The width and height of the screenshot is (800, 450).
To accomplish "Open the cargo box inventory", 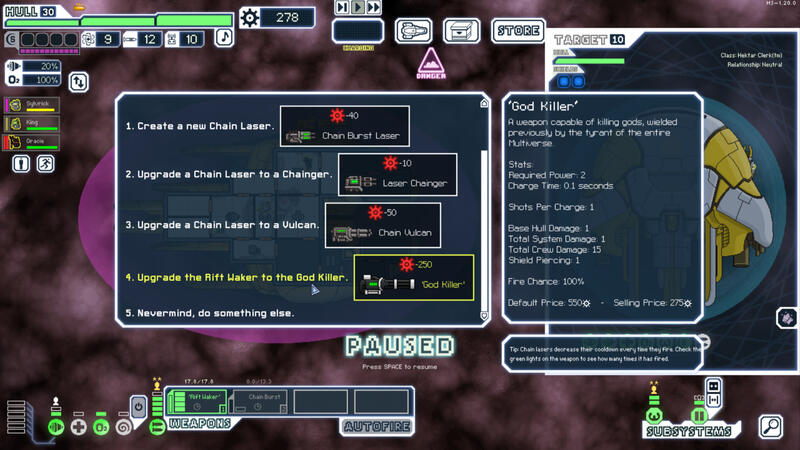I will [462, 32].
